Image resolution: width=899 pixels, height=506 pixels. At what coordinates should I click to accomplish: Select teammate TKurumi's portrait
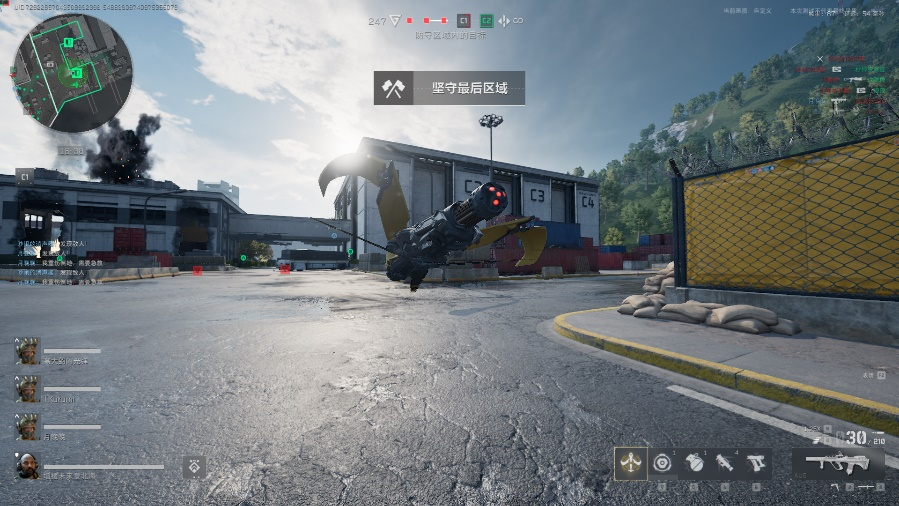27,389
